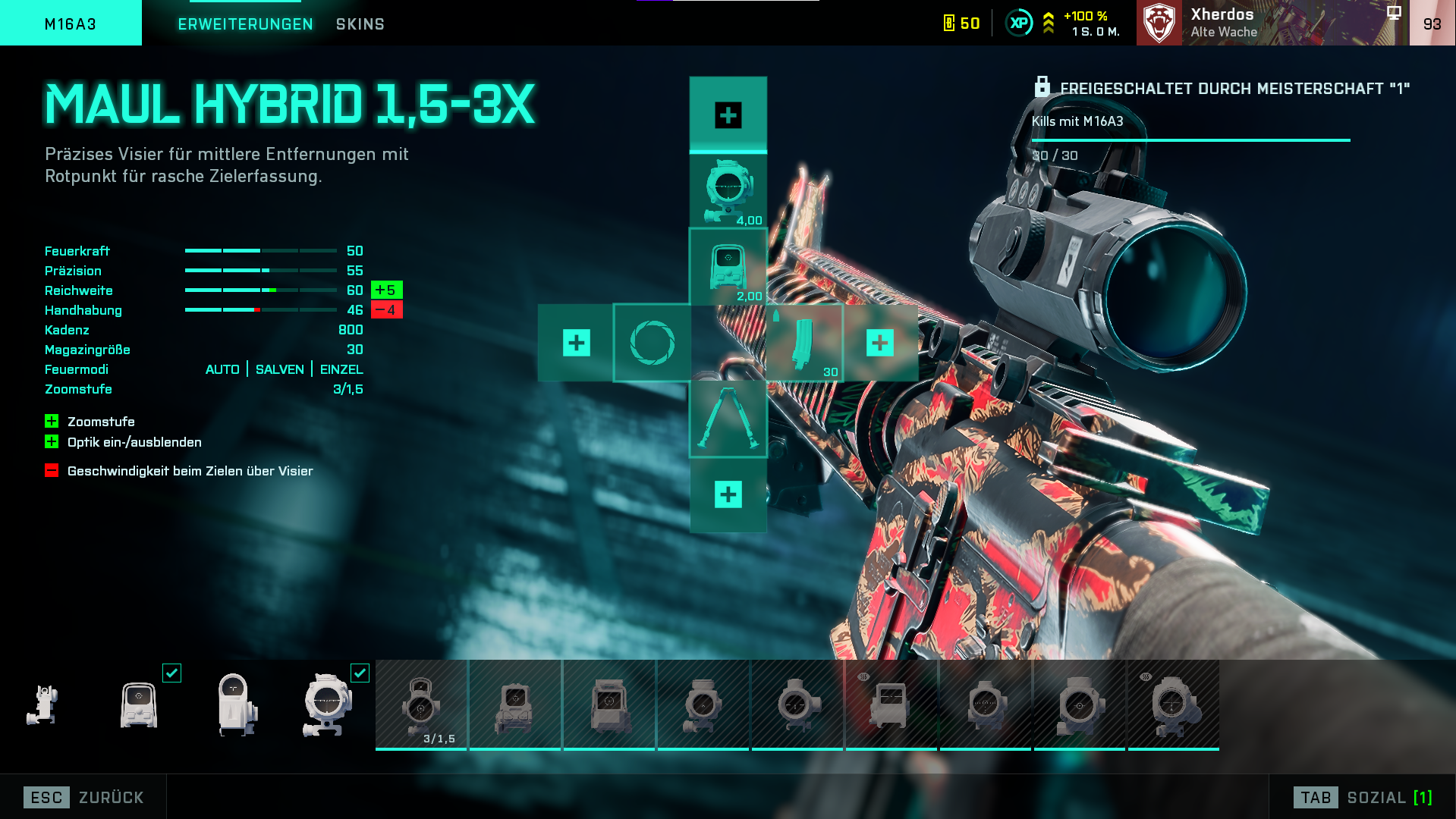Open the ERWEITERUNGEN tab
Viewport: 1456px width, 819px height.
point(244,24)
